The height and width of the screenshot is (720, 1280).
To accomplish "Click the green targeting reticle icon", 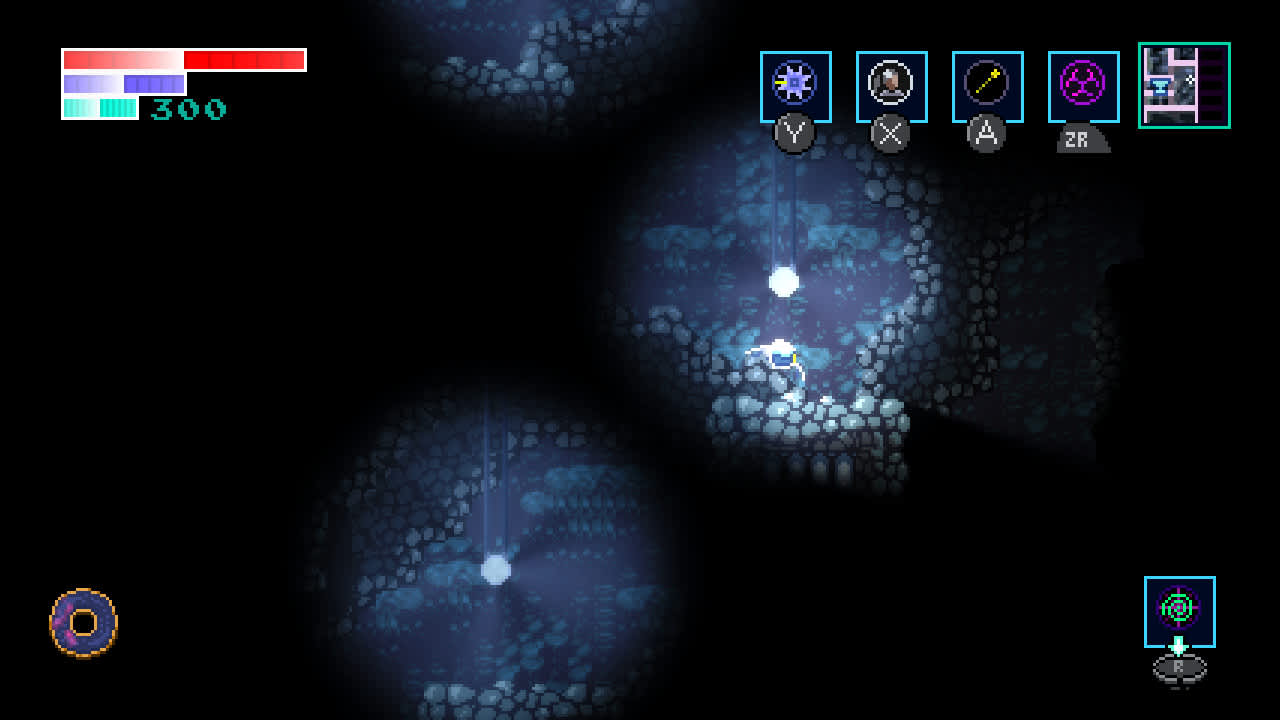I will pos(1178,608).
